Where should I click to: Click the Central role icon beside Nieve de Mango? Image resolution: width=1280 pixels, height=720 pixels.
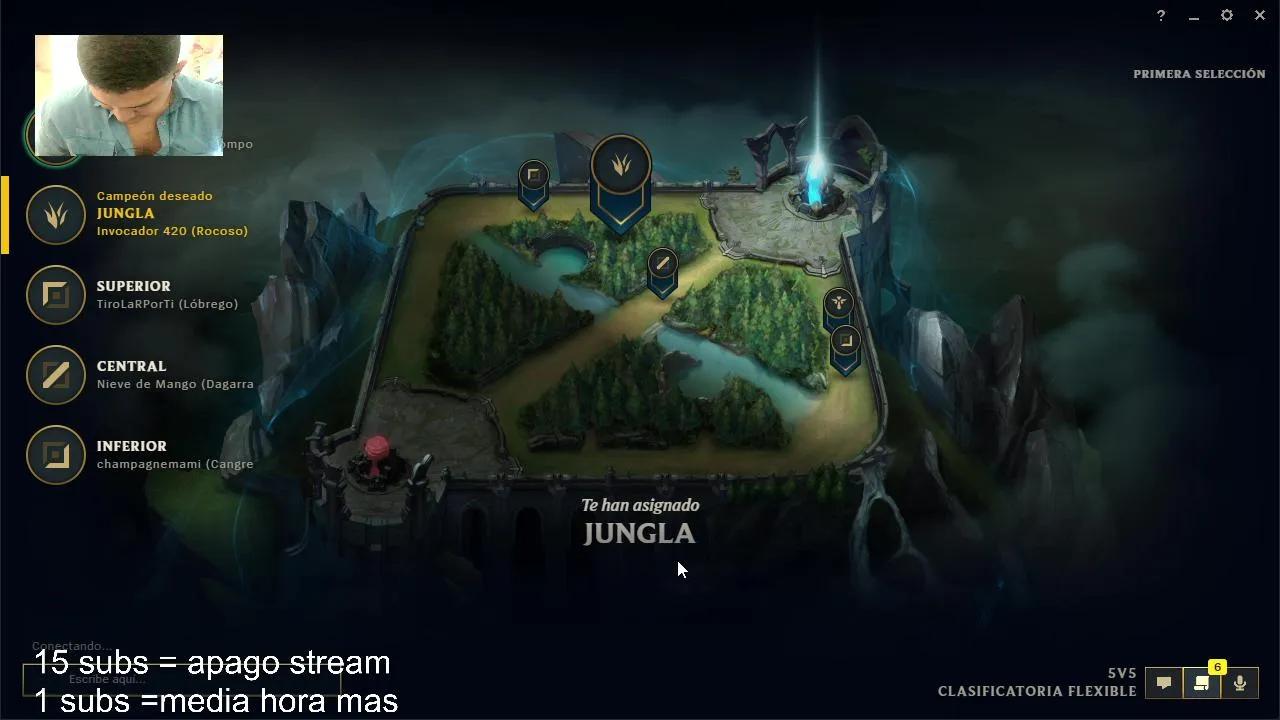tap(55, 375)
